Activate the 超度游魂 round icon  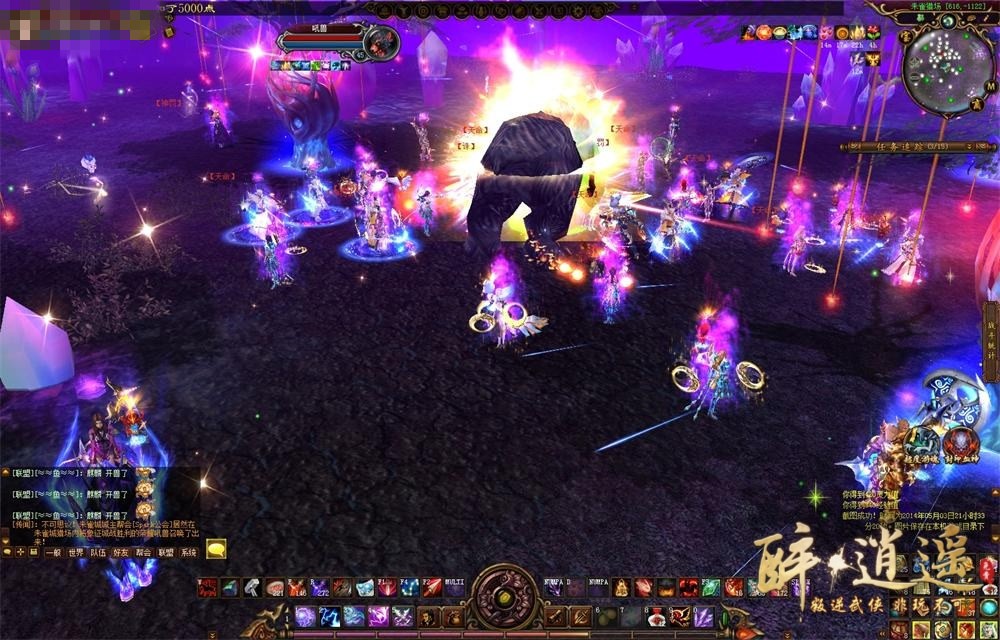click(922, 443)
